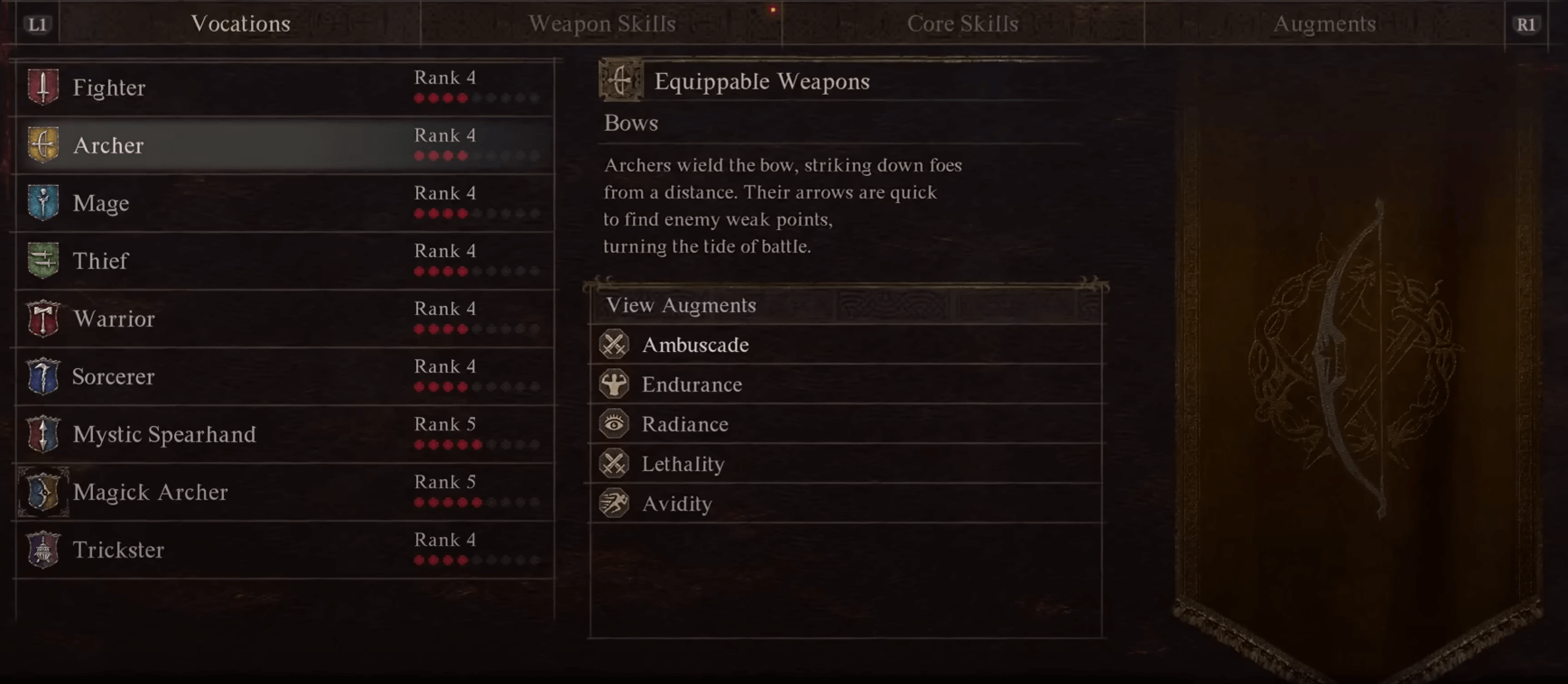
Task: Click the R1 shoulder button indicator
Action: (x=1527, y=23)
